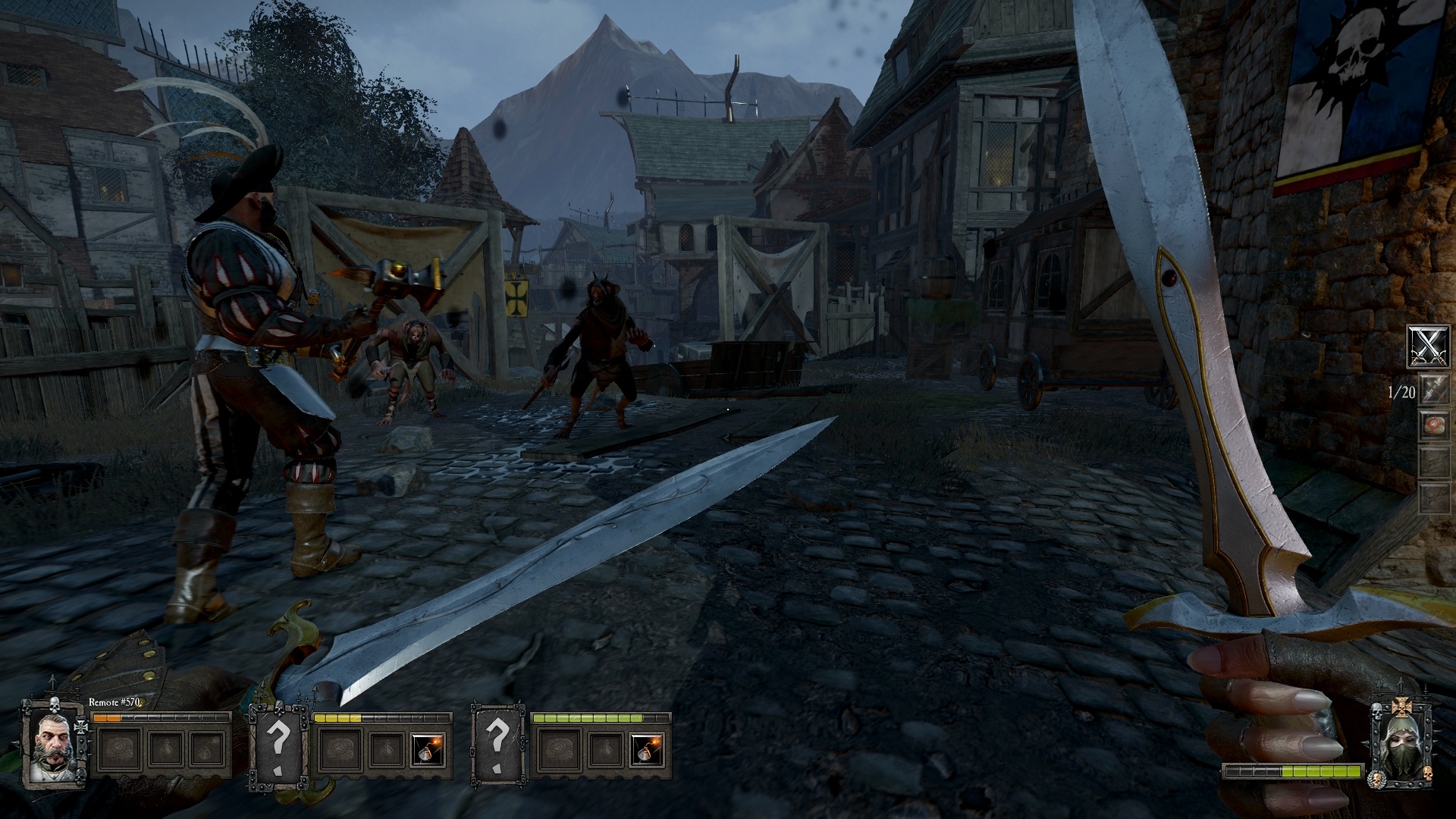Click Remote #570's orange health bar
1456x819 pixels.
click(x=108, y=717)
